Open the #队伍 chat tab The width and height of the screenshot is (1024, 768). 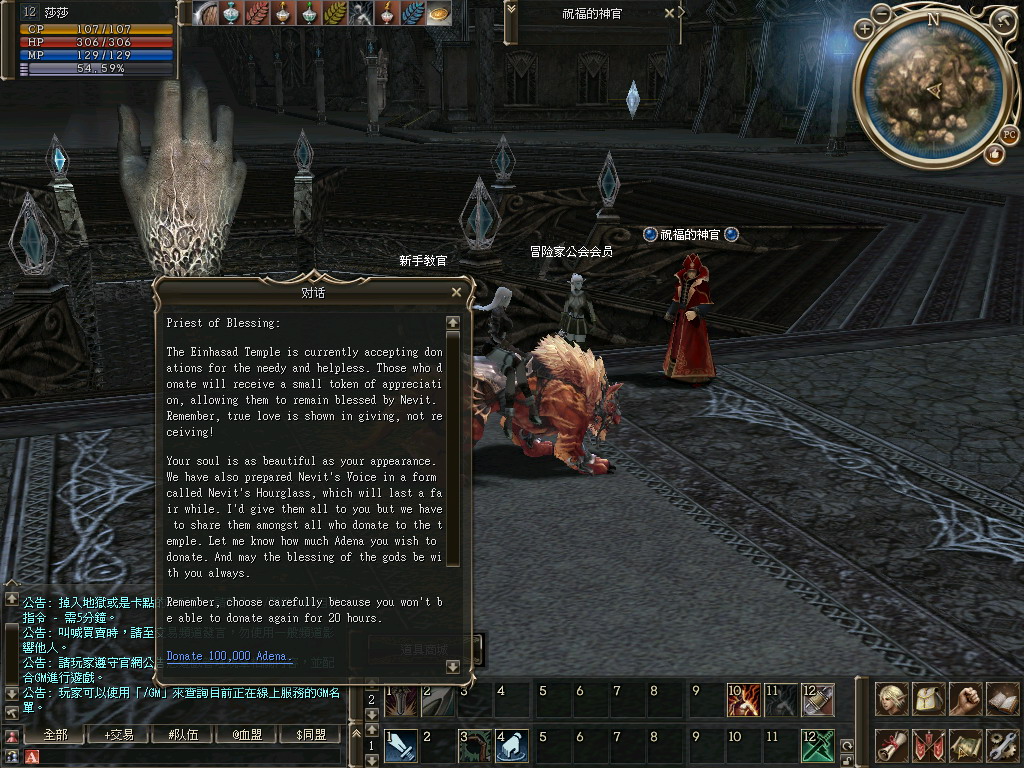(182, 735)
